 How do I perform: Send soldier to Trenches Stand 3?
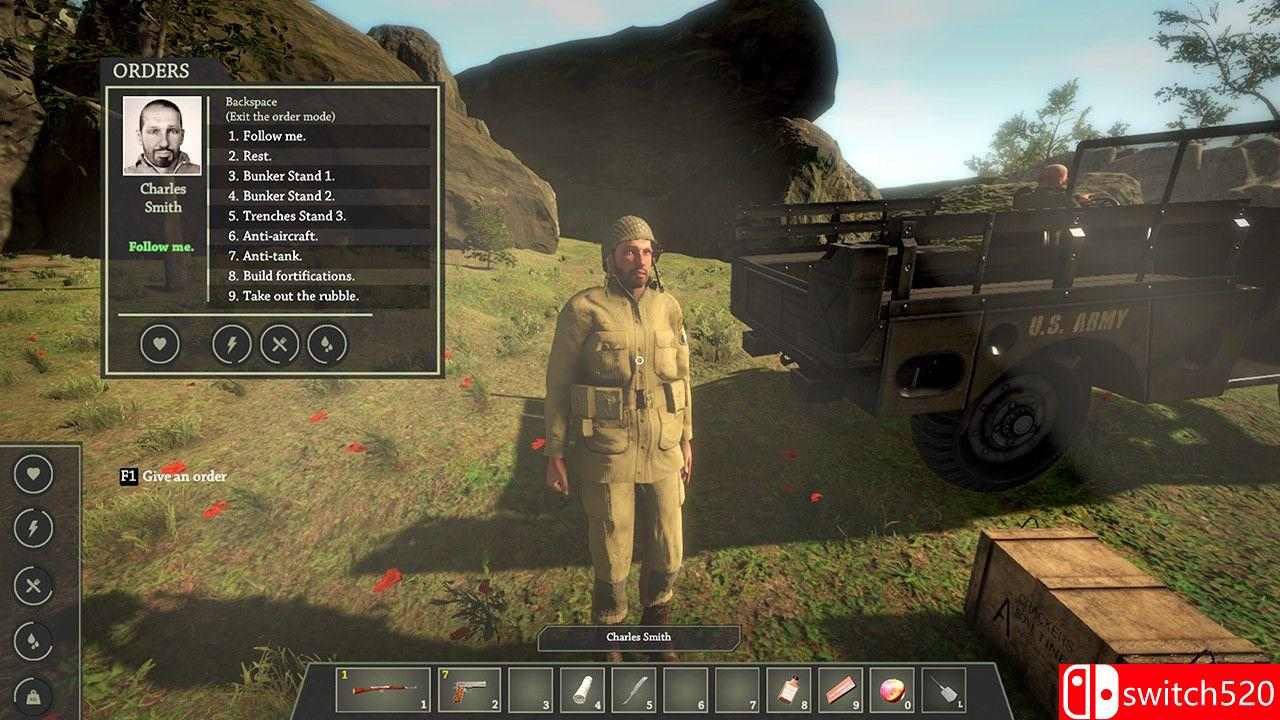tap(287, 216)
